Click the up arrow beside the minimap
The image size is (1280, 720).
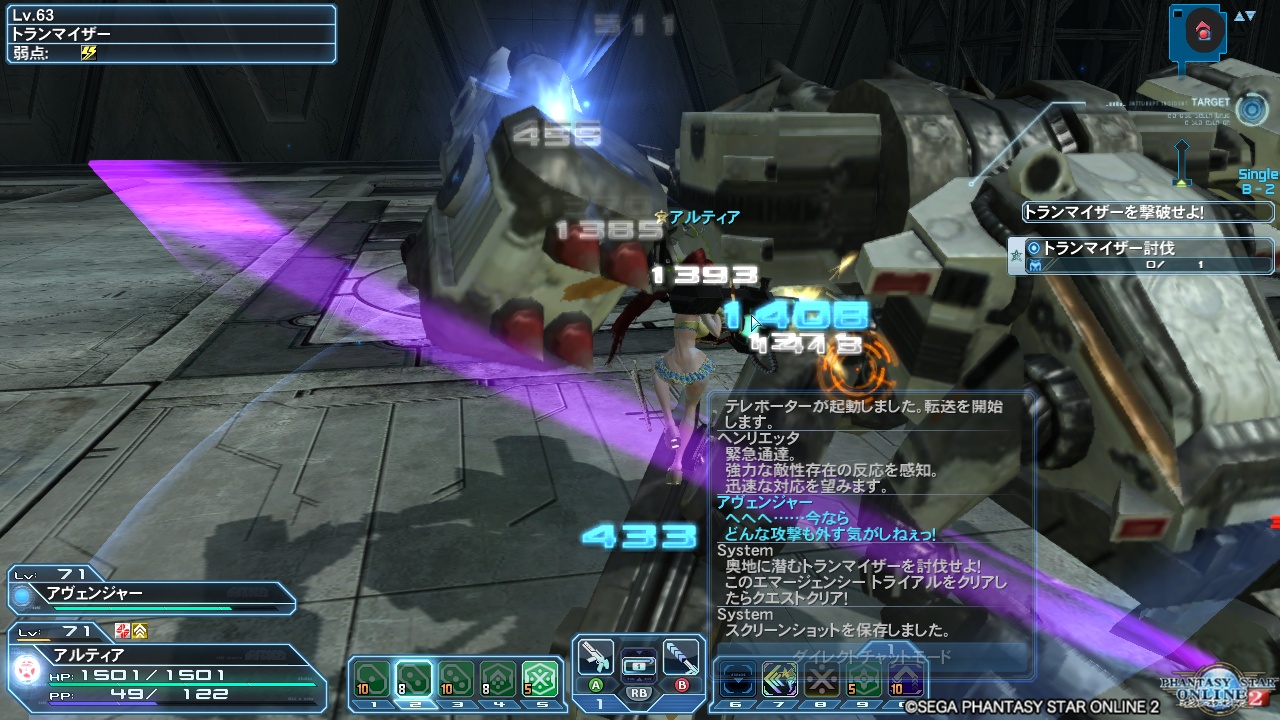click(x=1238, y=14)
